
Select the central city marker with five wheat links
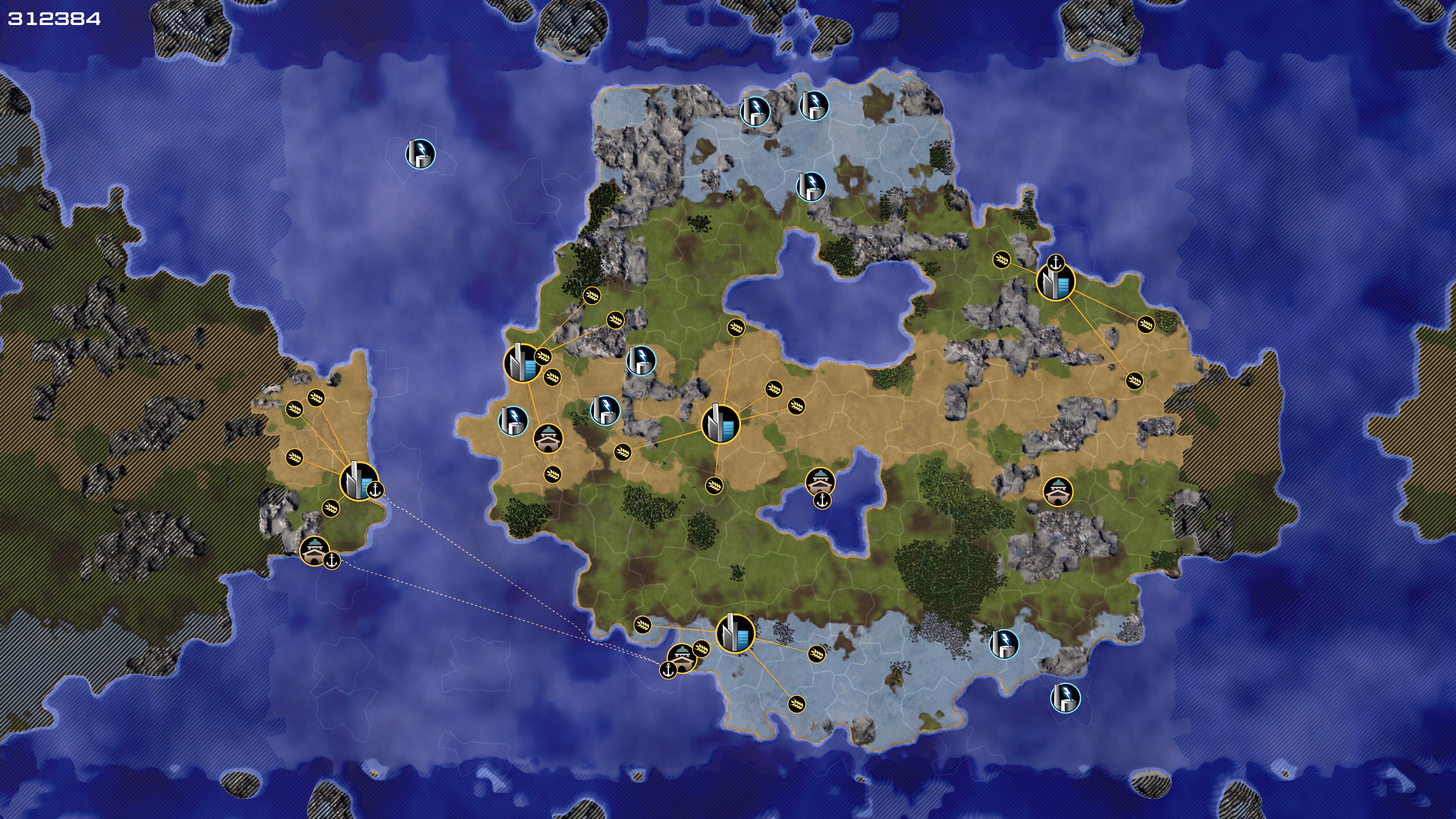pyautogui.click(x=720, y=424)
